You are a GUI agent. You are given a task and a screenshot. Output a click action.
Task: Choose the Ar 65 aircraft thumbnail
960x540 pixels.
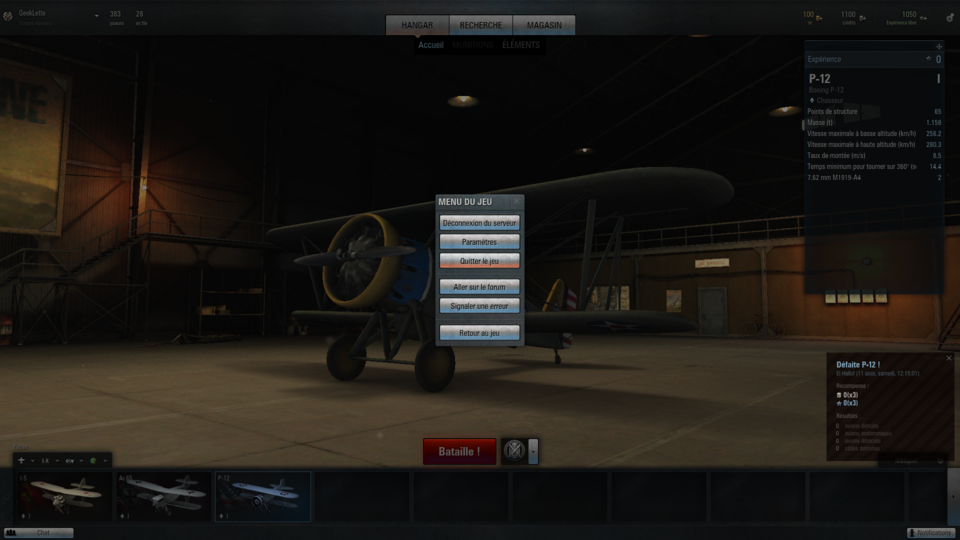[162, 497]
